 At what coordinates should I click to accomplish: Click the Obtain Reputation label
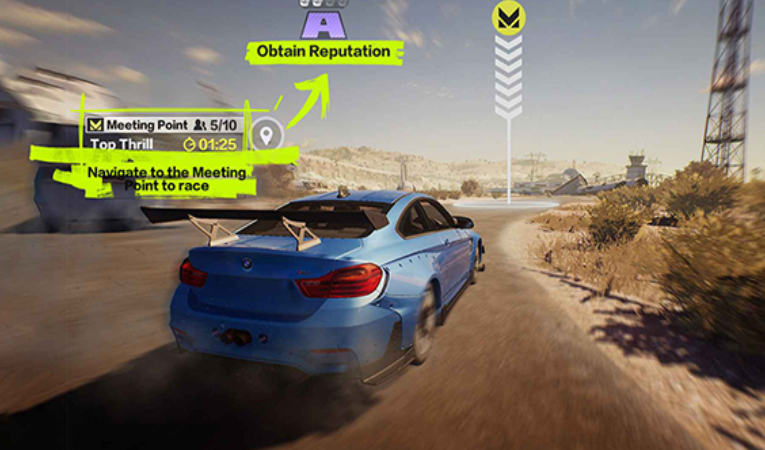pyautogui.click(x=323, y=51)
